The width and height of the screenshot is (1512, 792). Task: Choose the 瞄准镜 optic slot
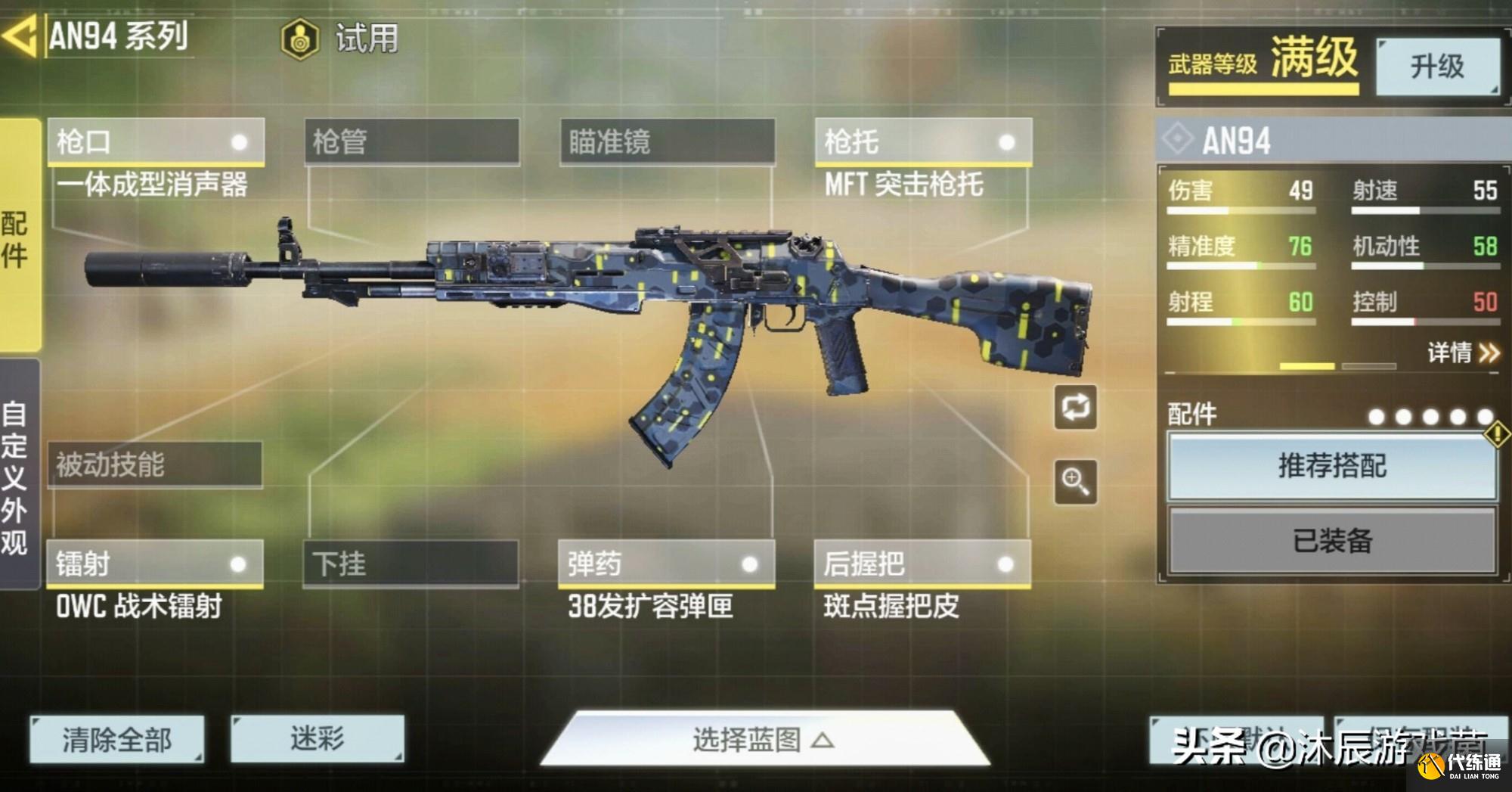point(667,141)
